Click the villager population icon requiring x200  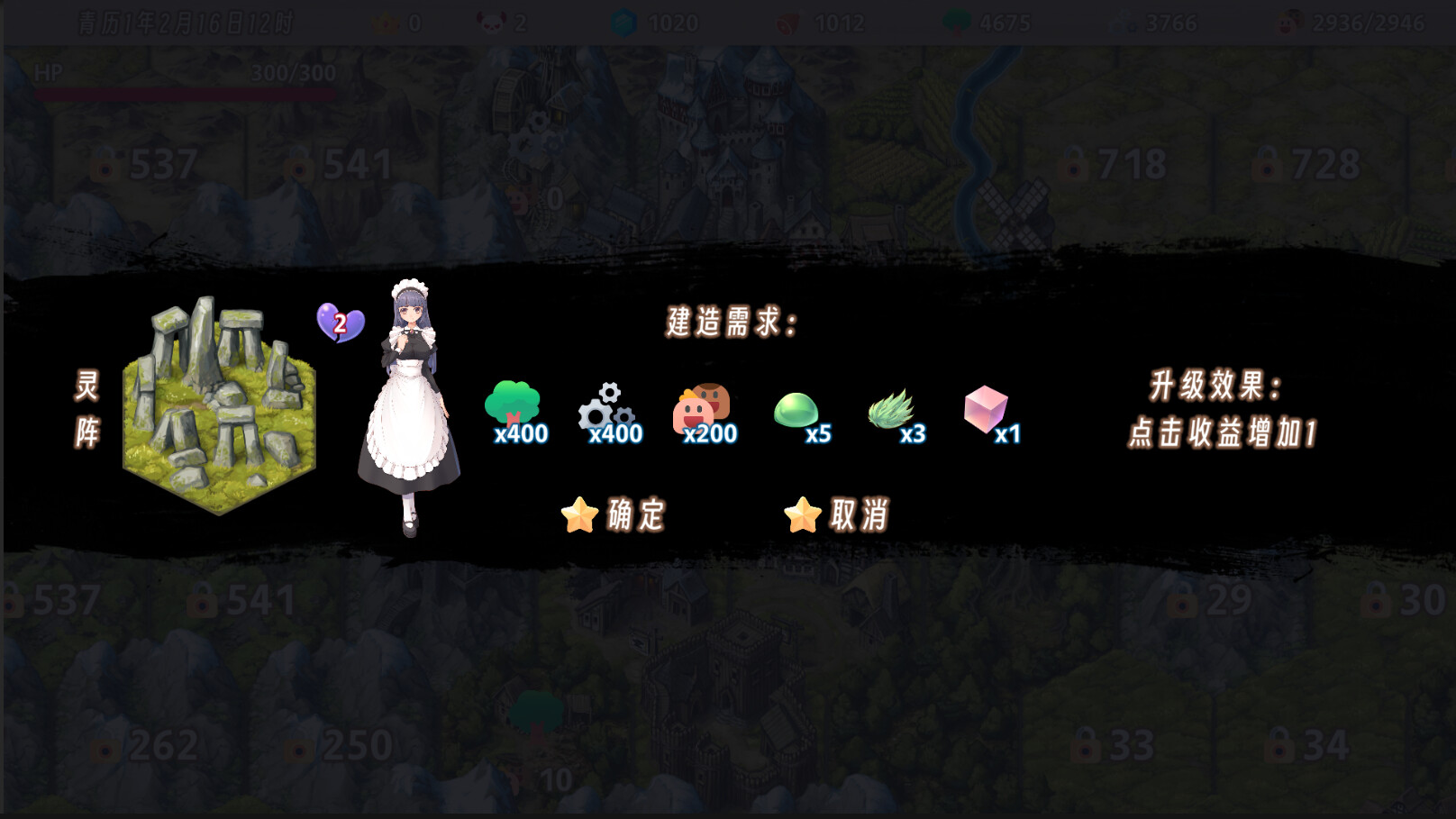click(701, 407)
